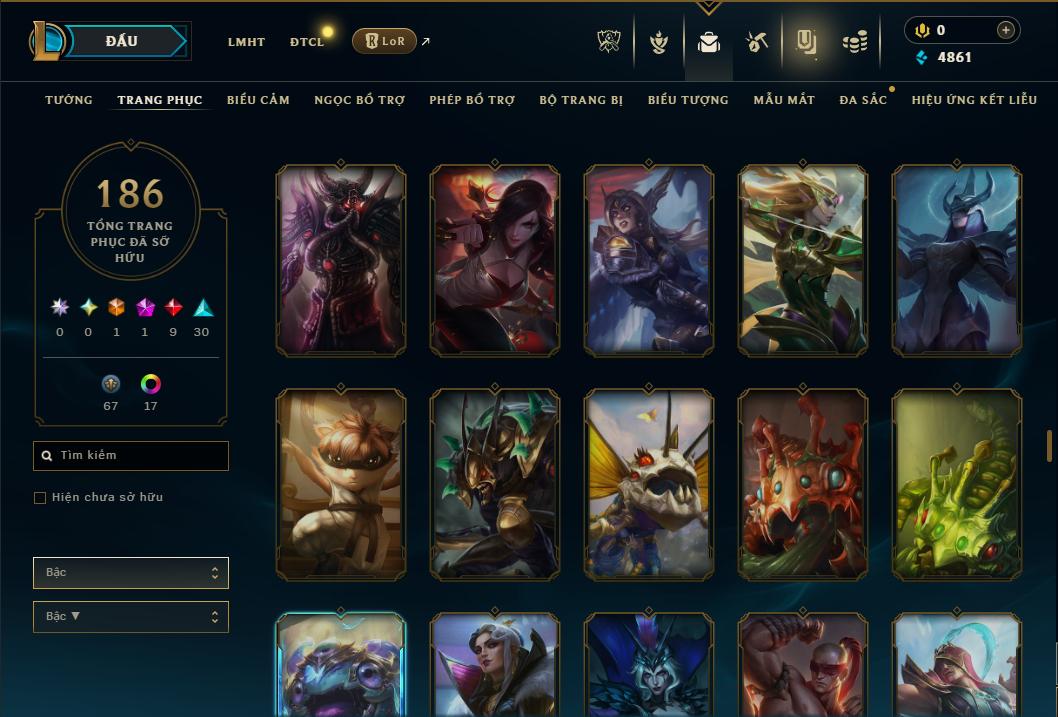This screenshot has height=717, width=1058.
Task: Go to the BỘ TRANG BỊ tab
Action: [581, 100]
